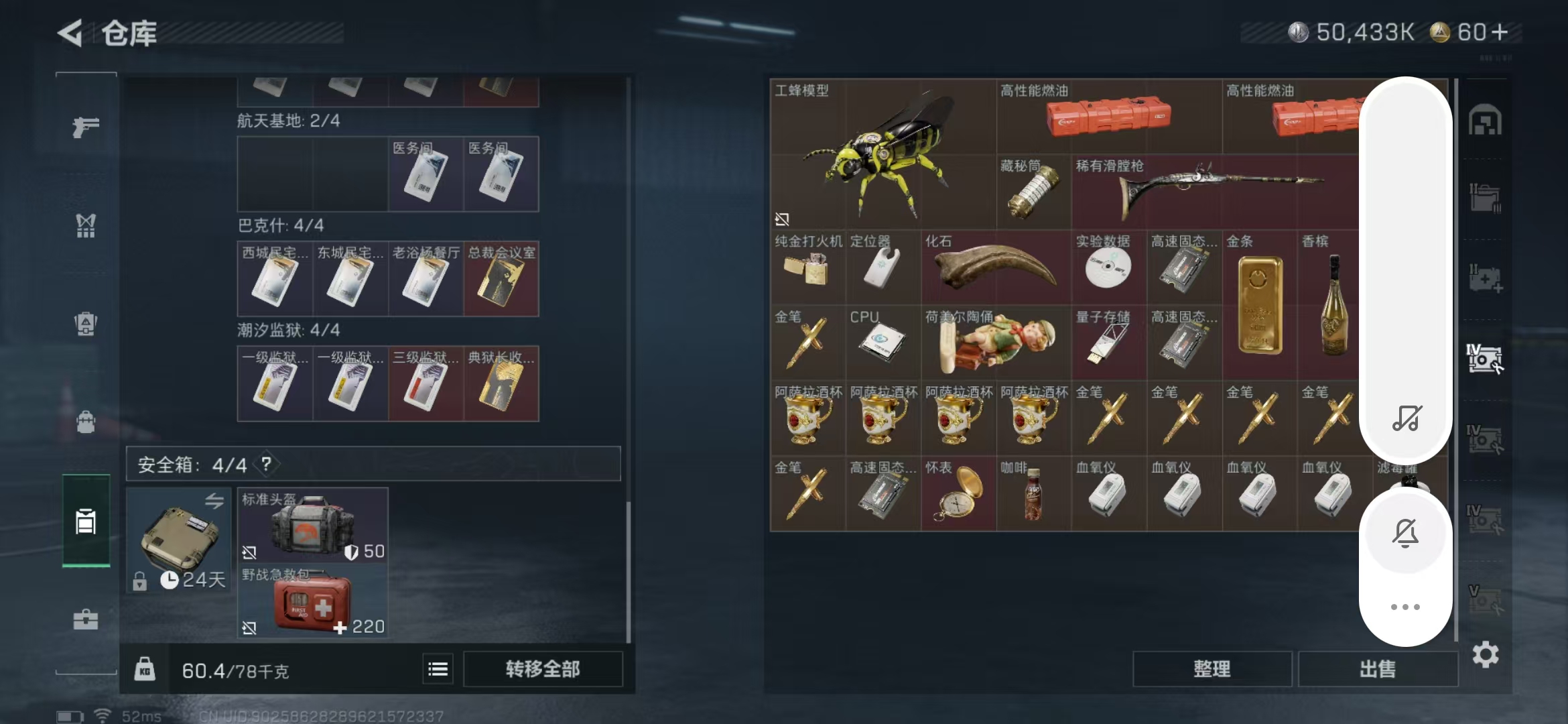Click the 转移全部 transfer all button
This screenshot has width=1568, height=724.
tap(542, 669)
